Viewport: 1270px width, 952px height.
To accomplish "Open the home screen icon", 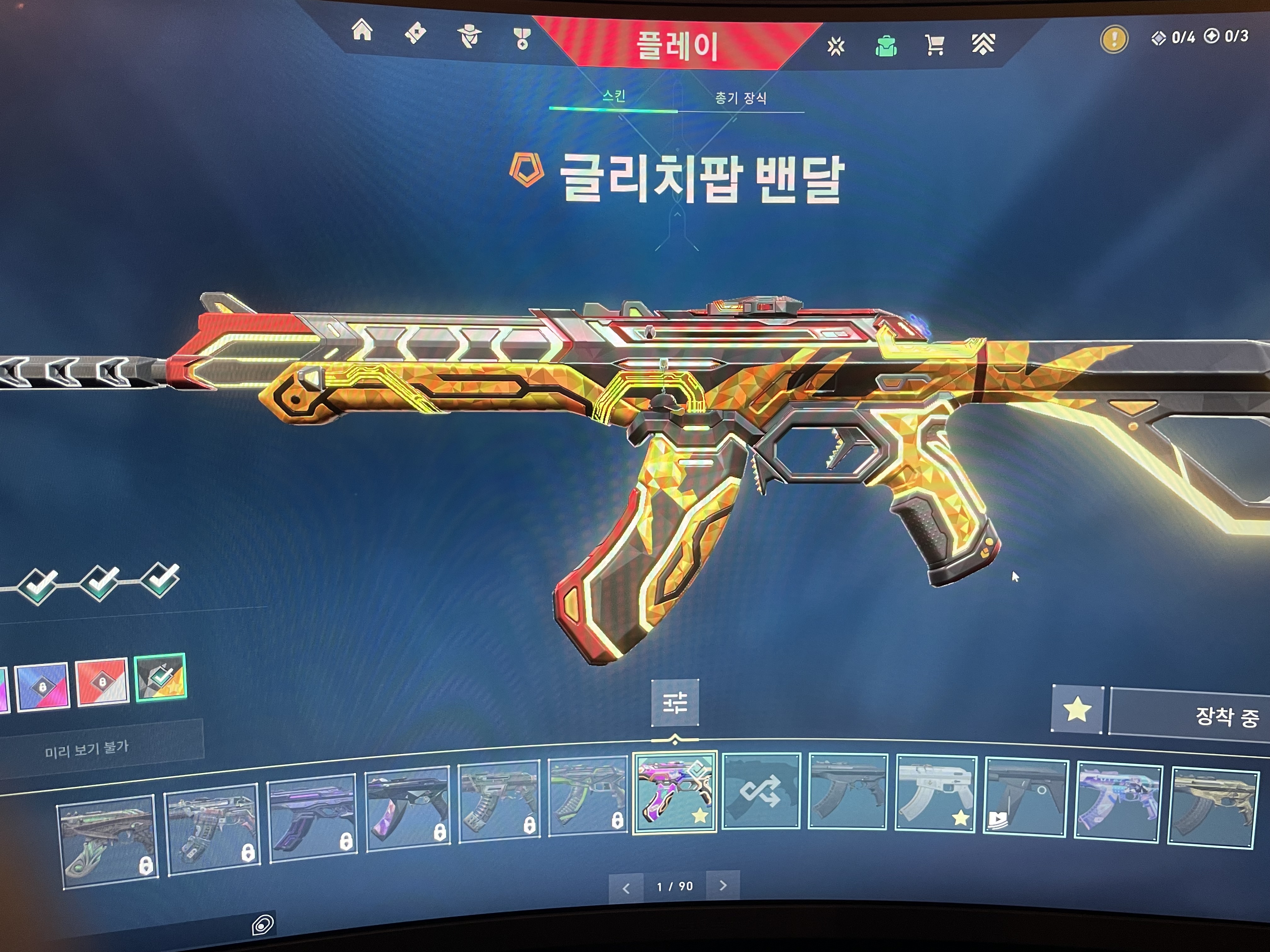I will [x=362, y=31].
